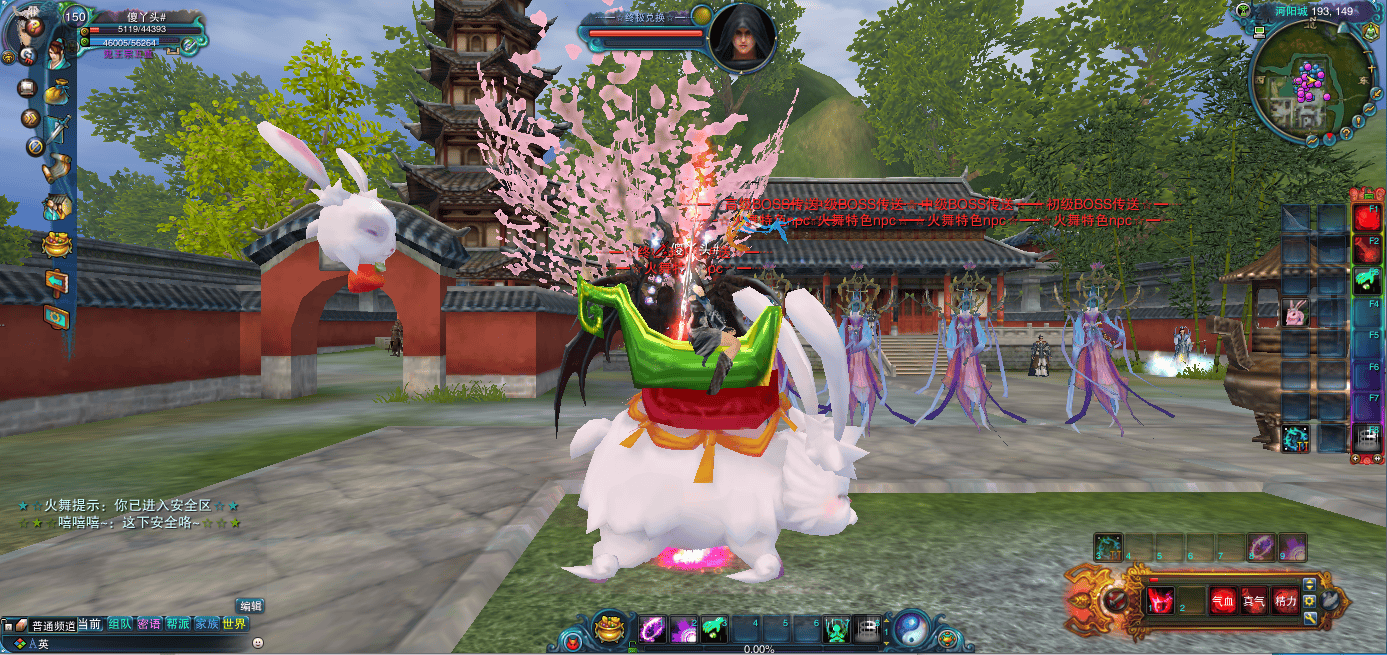Activate the F1 red skill slot
Image resolution: width=1387 pixels, height=655 pixels.
pyautogui.click(x=1366, y=217)
